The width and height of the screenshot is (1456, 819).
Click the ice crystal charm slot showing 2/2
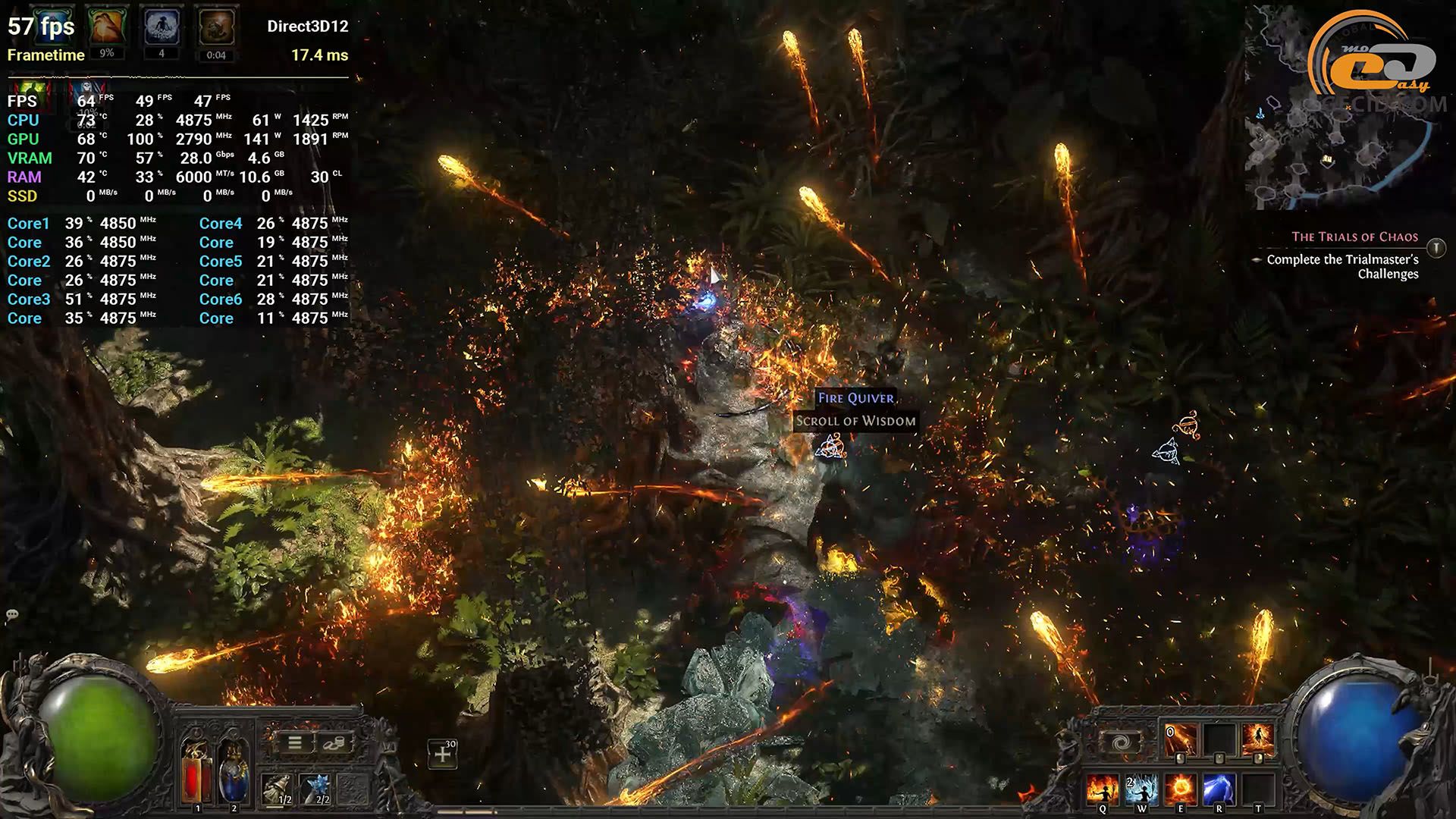tap(316, 789)
